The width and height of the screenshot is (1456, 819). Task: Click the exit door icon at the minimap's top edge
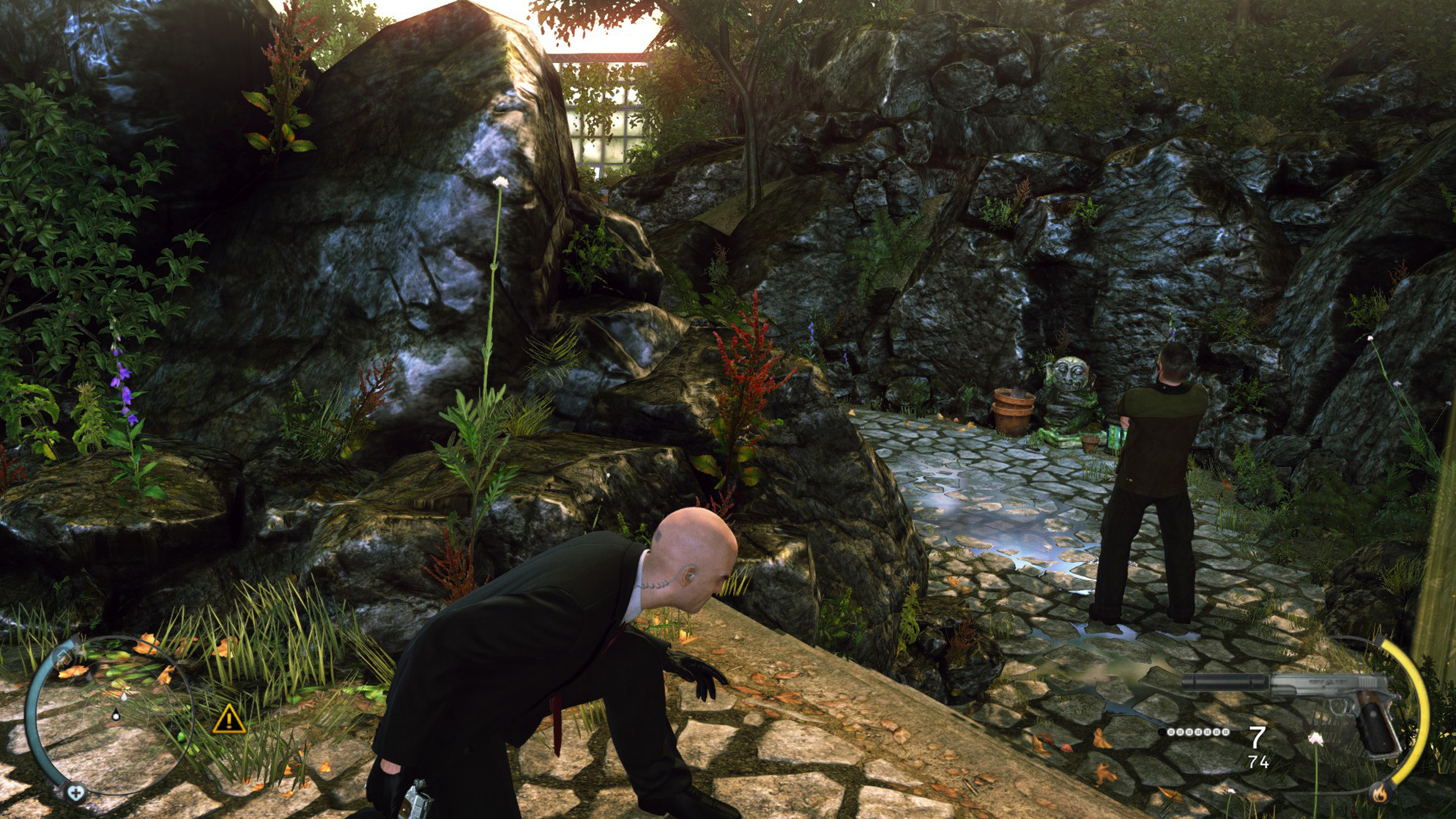coord(64,656)
